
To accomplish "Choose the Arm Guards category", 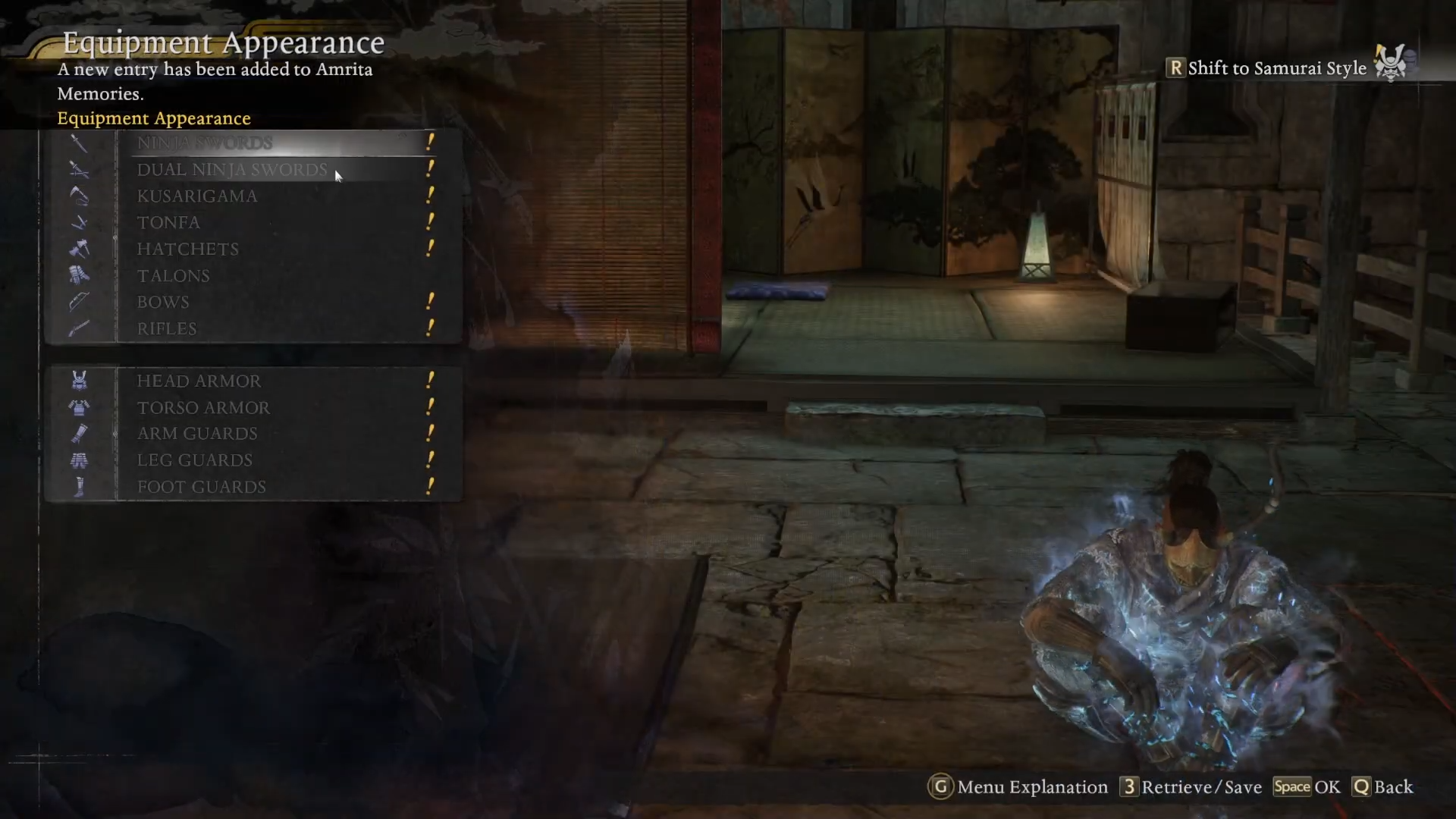I will 197,434.
